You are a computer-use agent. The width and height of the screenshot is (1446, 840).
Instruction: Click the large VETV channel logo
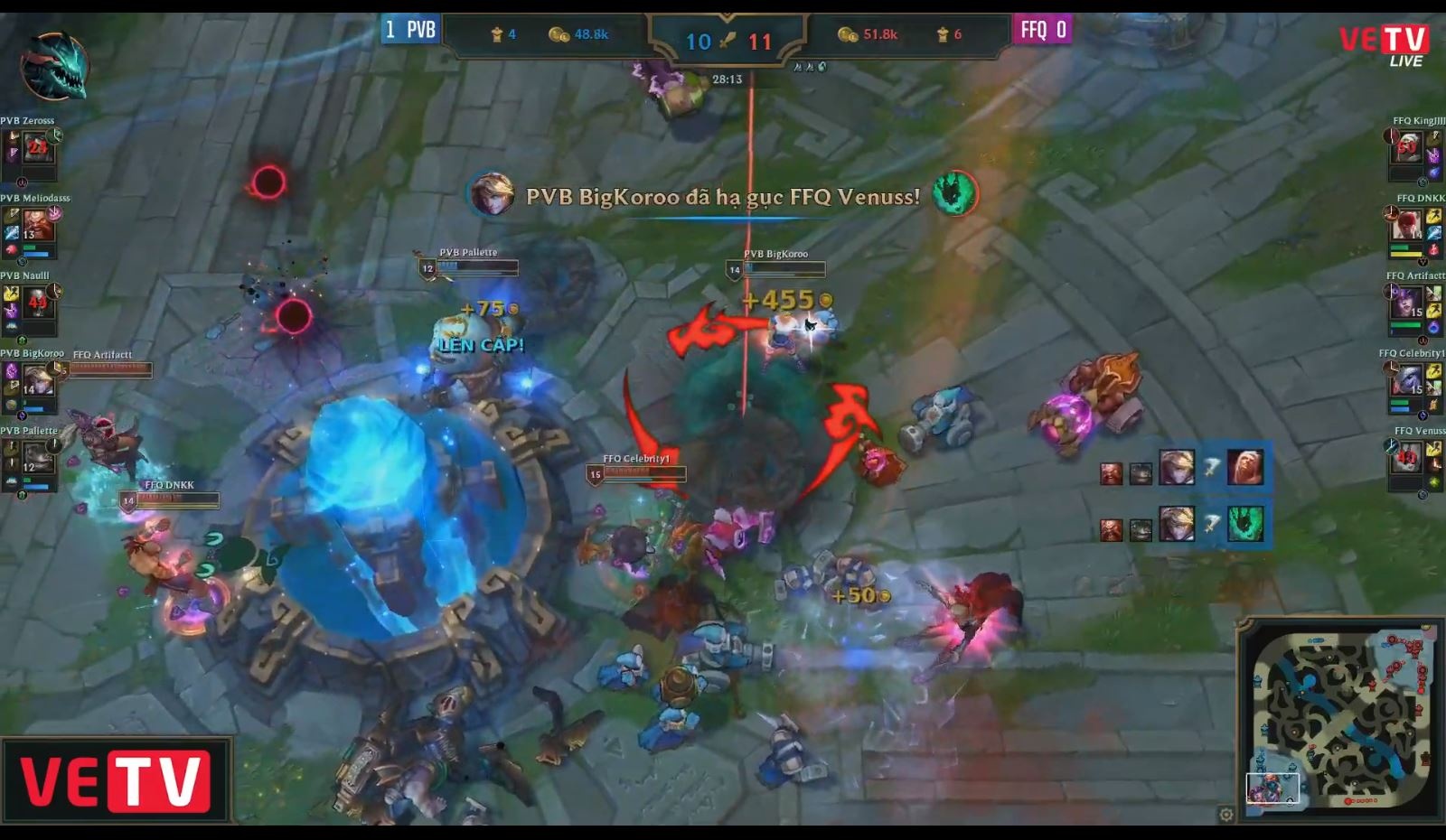pyautogui.click(x=116, y=780)
